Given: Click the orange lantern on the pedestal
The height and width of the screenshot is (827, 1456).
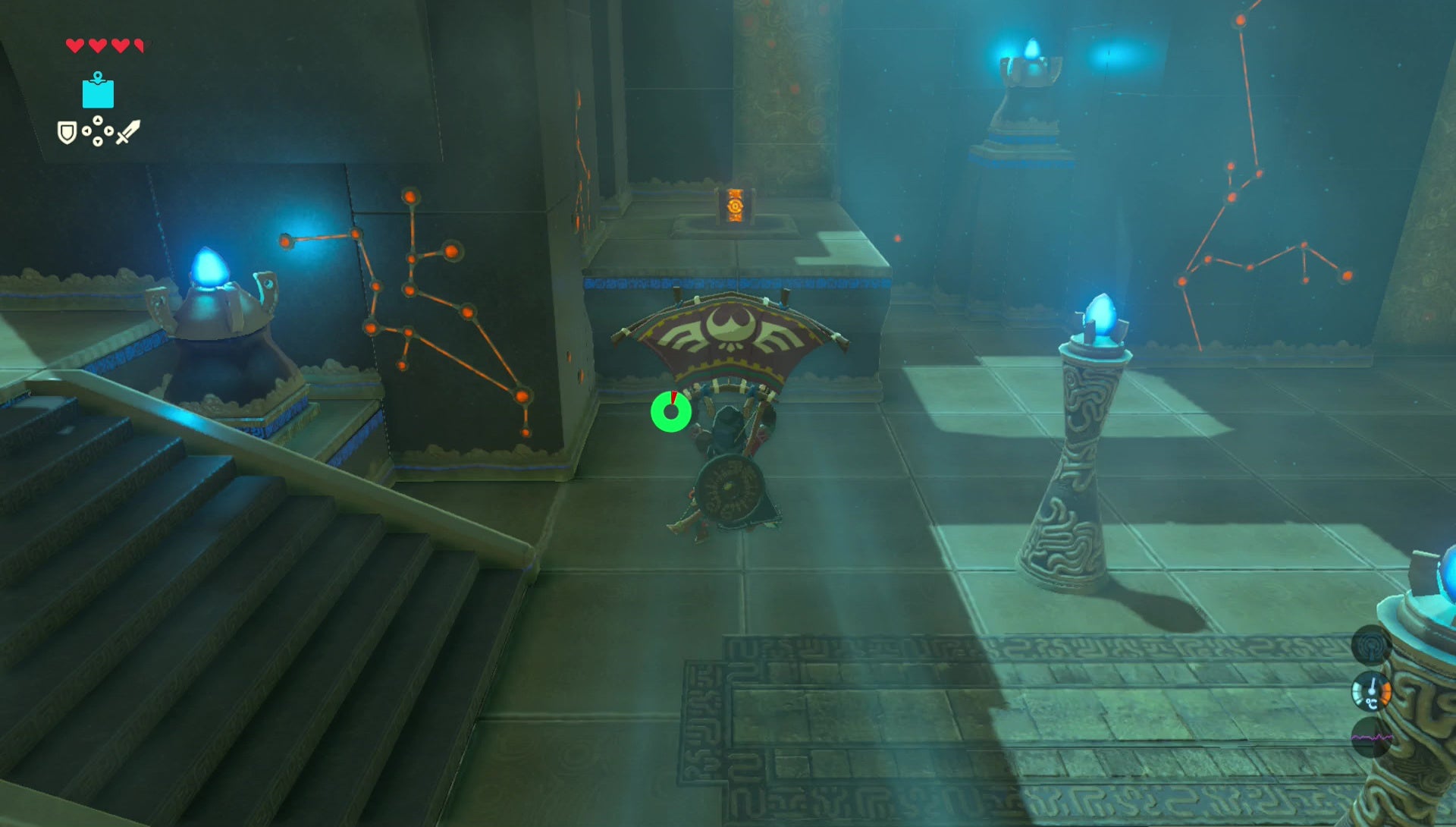Looking at the screenshot, I should (734, 206).
